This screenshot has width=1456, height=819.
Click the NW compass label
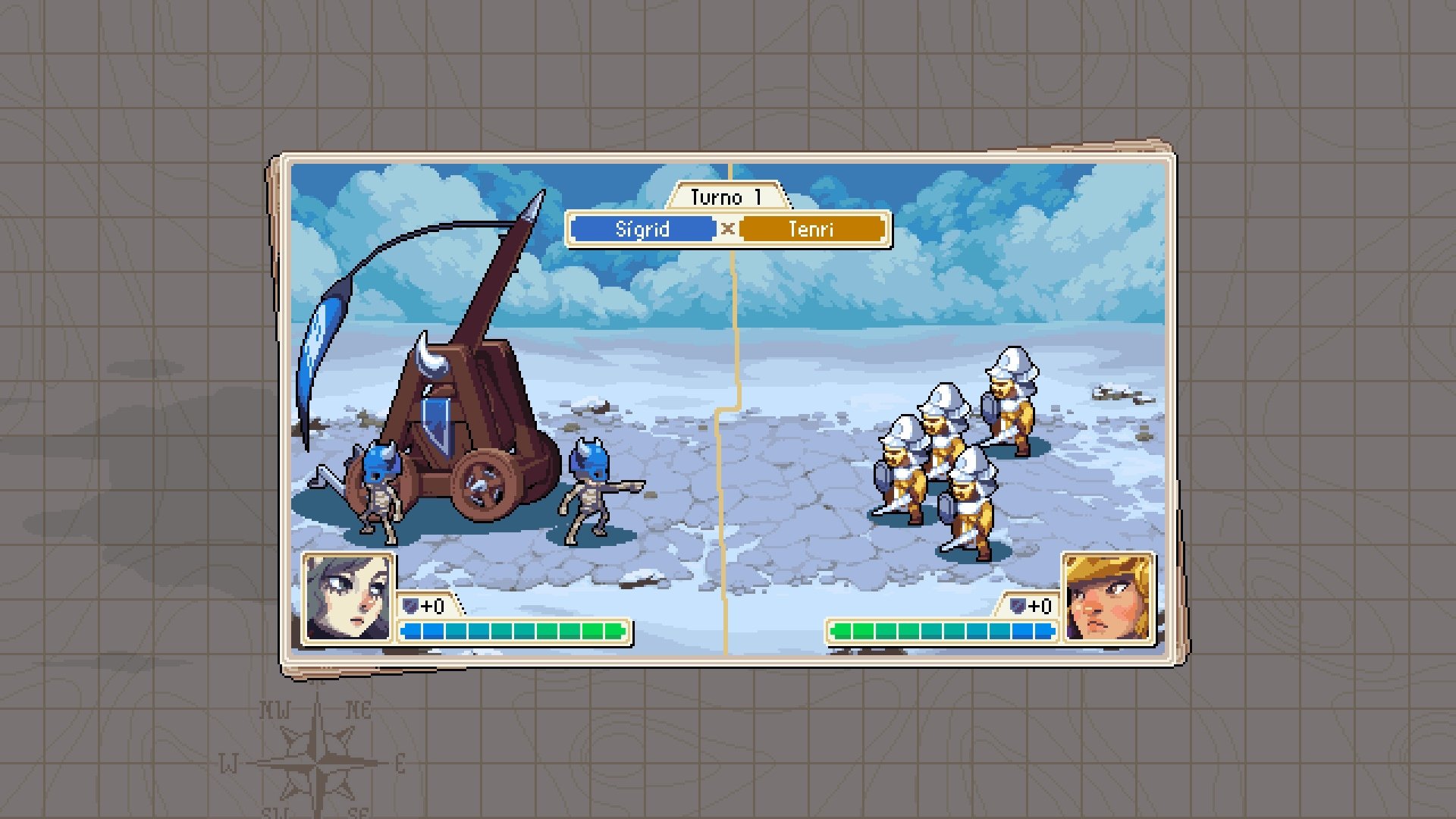[277, 709]
